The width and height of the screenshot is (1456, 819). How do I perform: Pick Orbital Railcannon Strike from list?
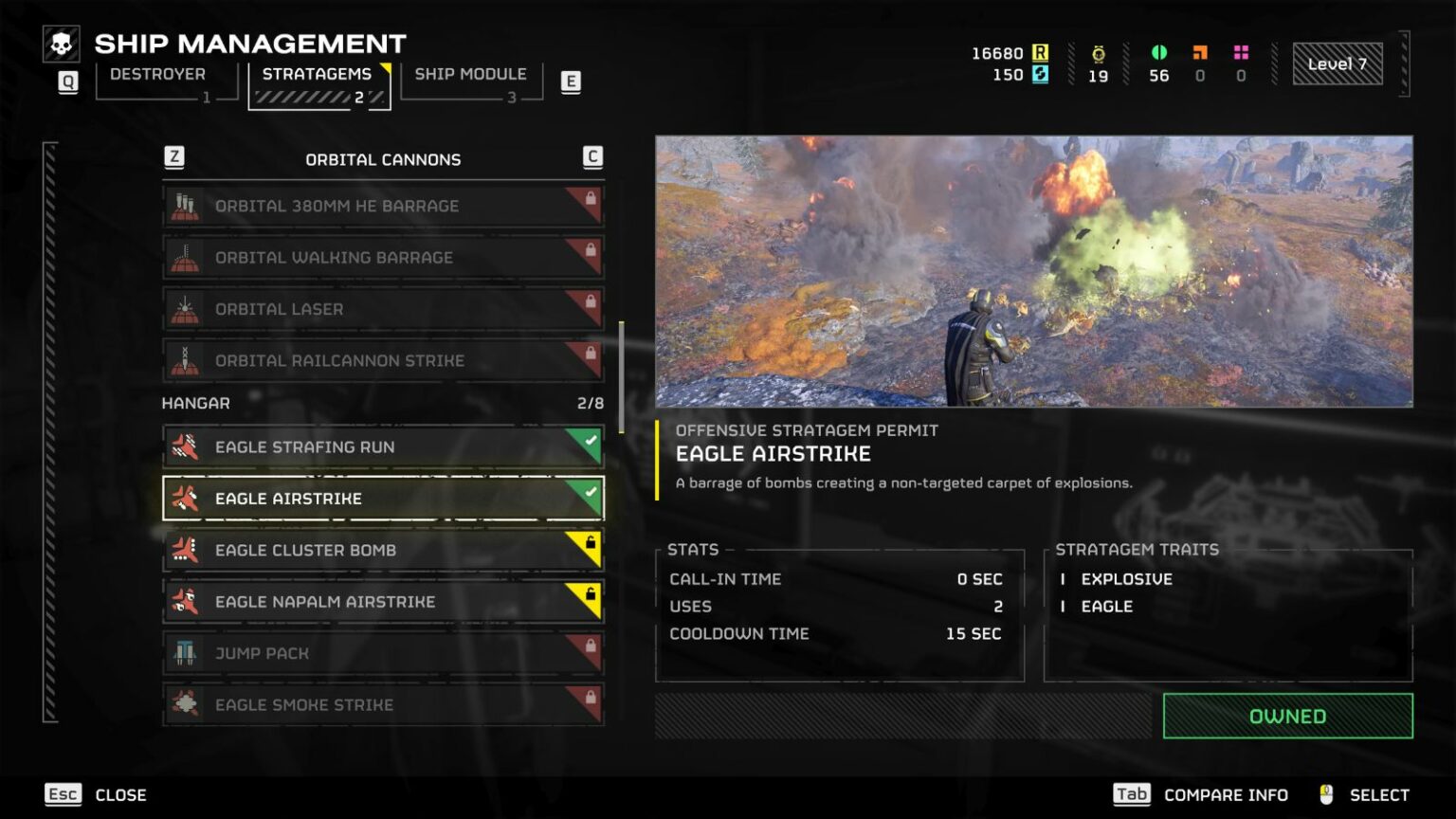383,360
